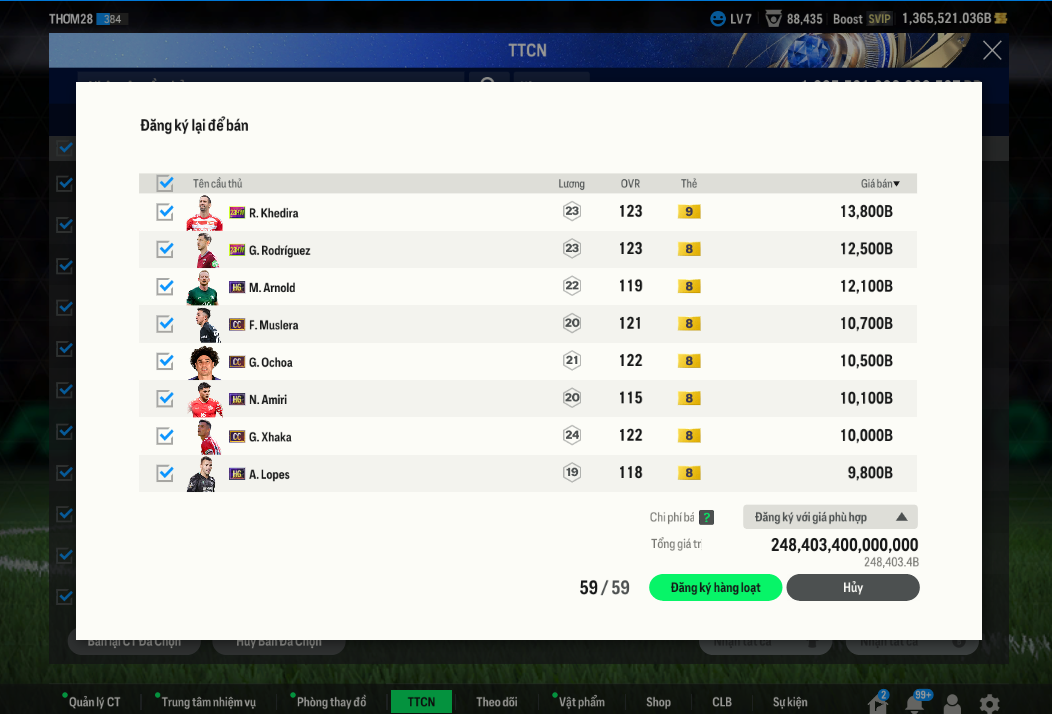Open the Shop tab
The width and height of the screenshot is (1052, 714).
click(658, 702)
